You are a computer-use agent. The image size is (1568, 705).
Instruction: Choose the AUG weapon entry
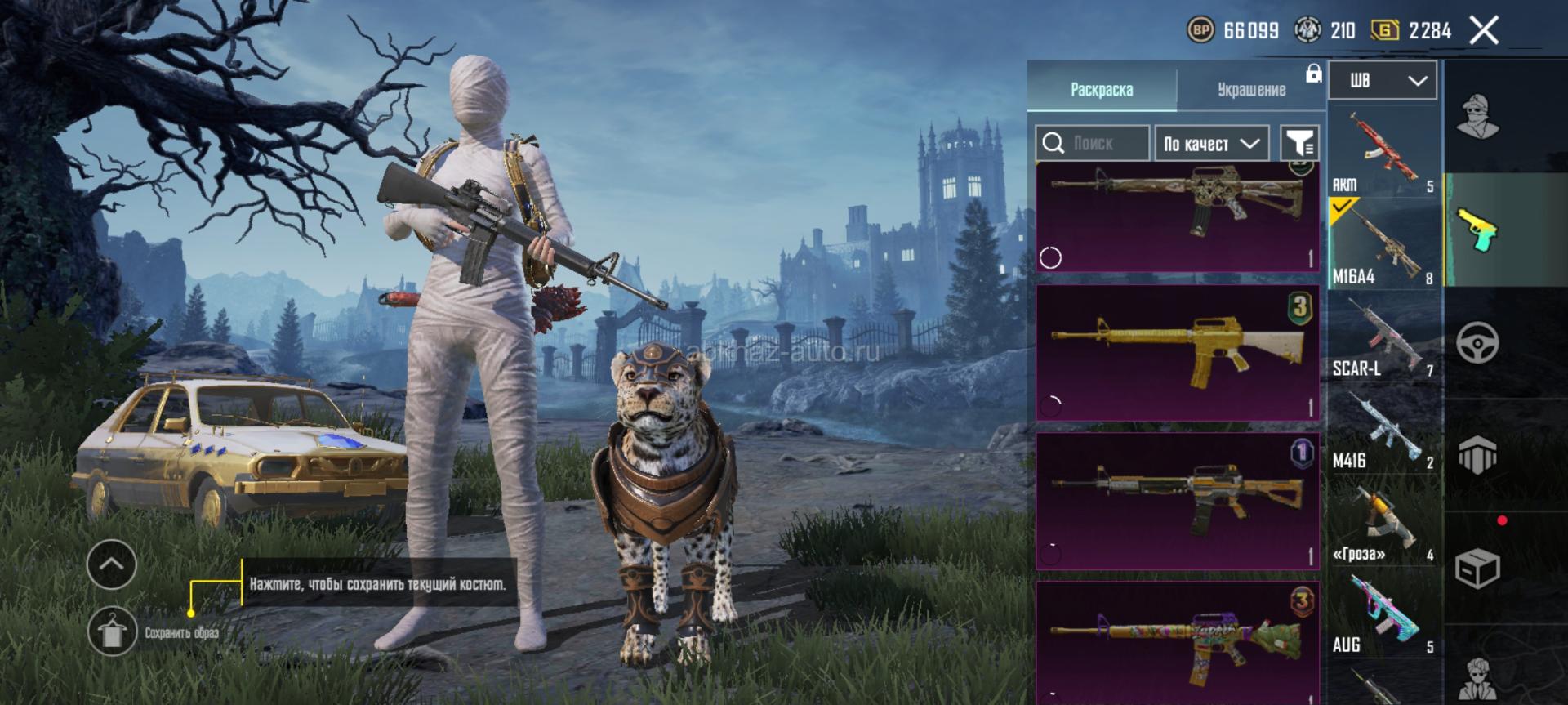click(x=1383, y=614)
